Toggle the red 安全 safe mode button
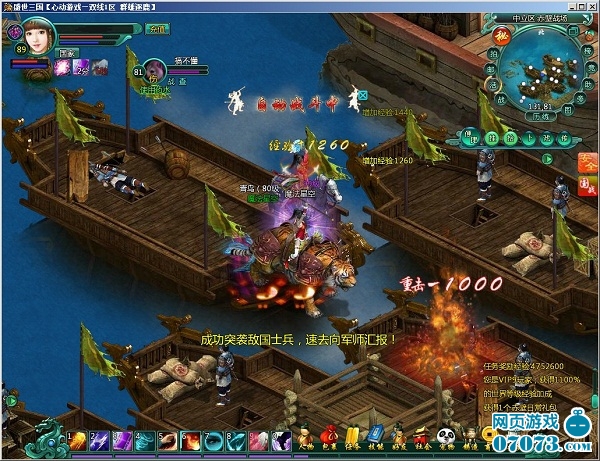This screenshot has width=600, height=461. coord(589,162)
